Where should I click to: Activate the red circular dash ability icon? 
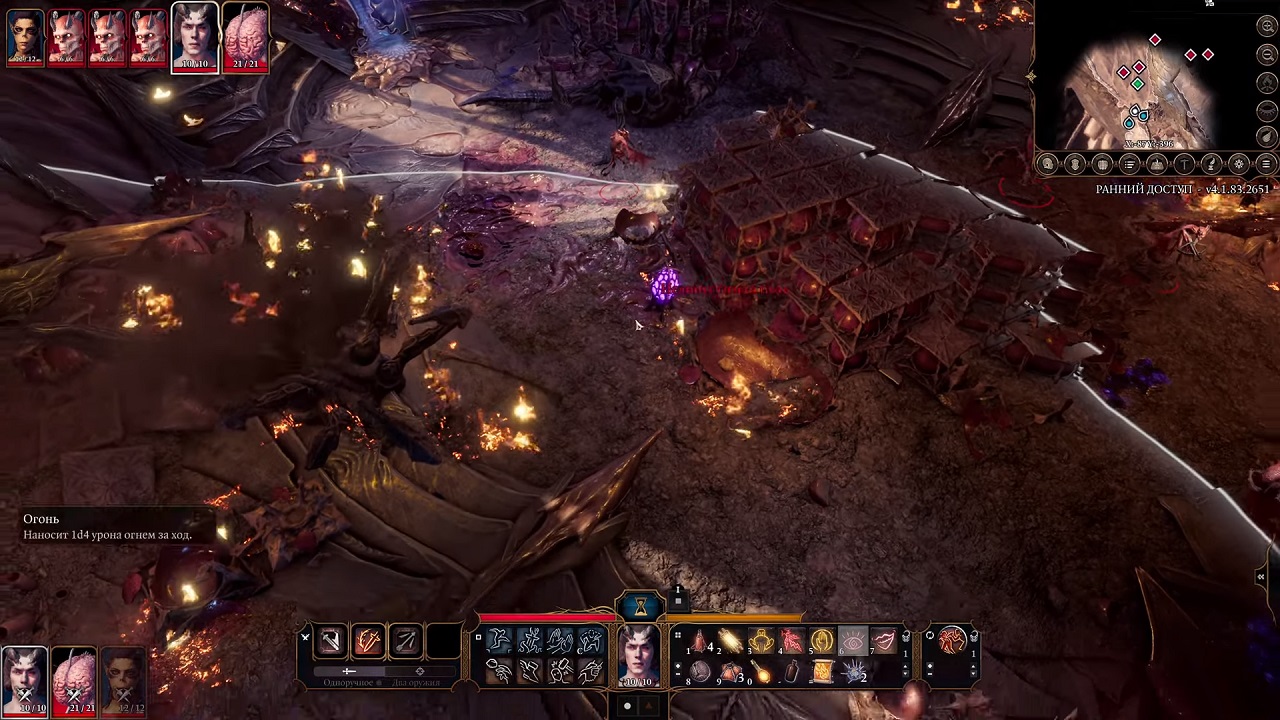pos(953,640)
